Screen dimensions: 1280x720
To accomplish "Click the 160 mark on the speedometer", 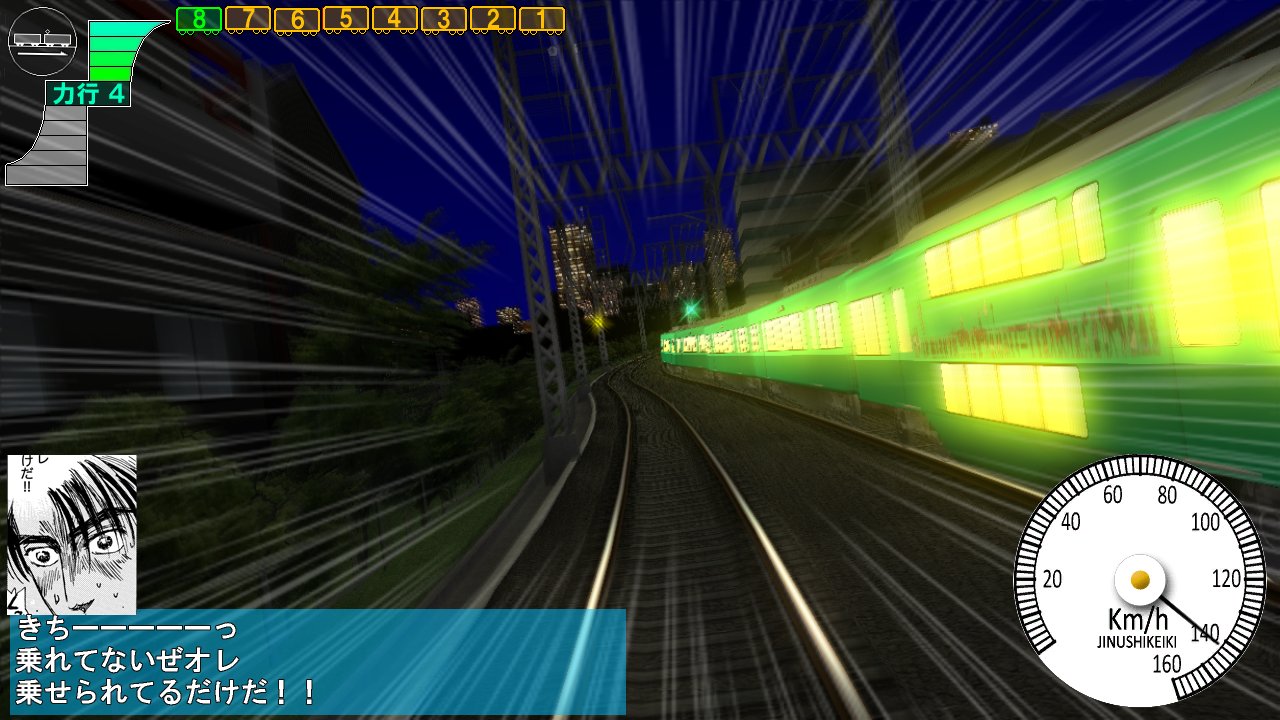I will tap(1167, 663).
